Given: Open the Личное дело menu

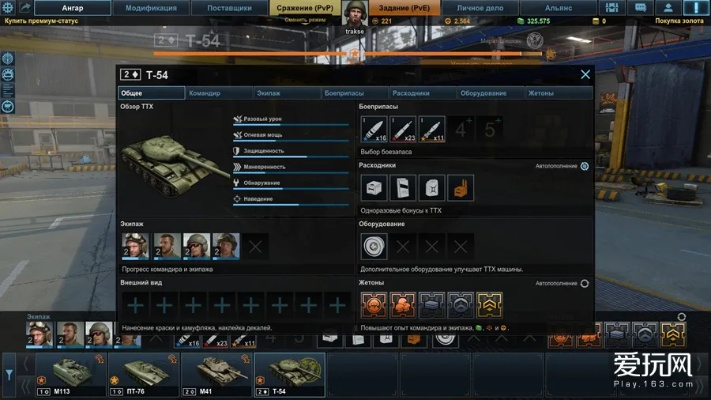Looking at the screenshot, I should [480, 7].
